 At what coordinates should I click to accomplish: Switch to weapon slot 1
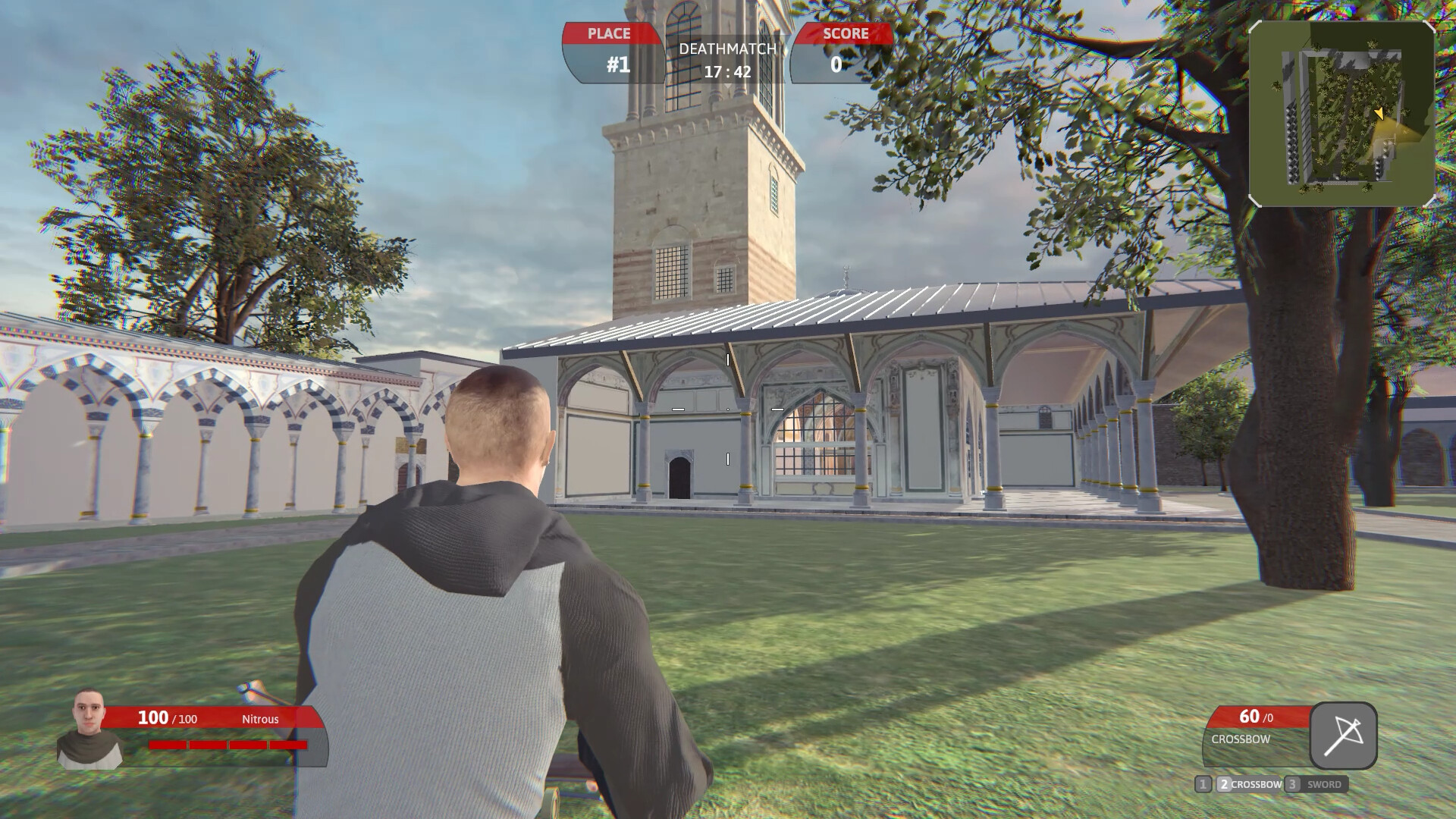pyautogui.click(x=1203, y=785)
